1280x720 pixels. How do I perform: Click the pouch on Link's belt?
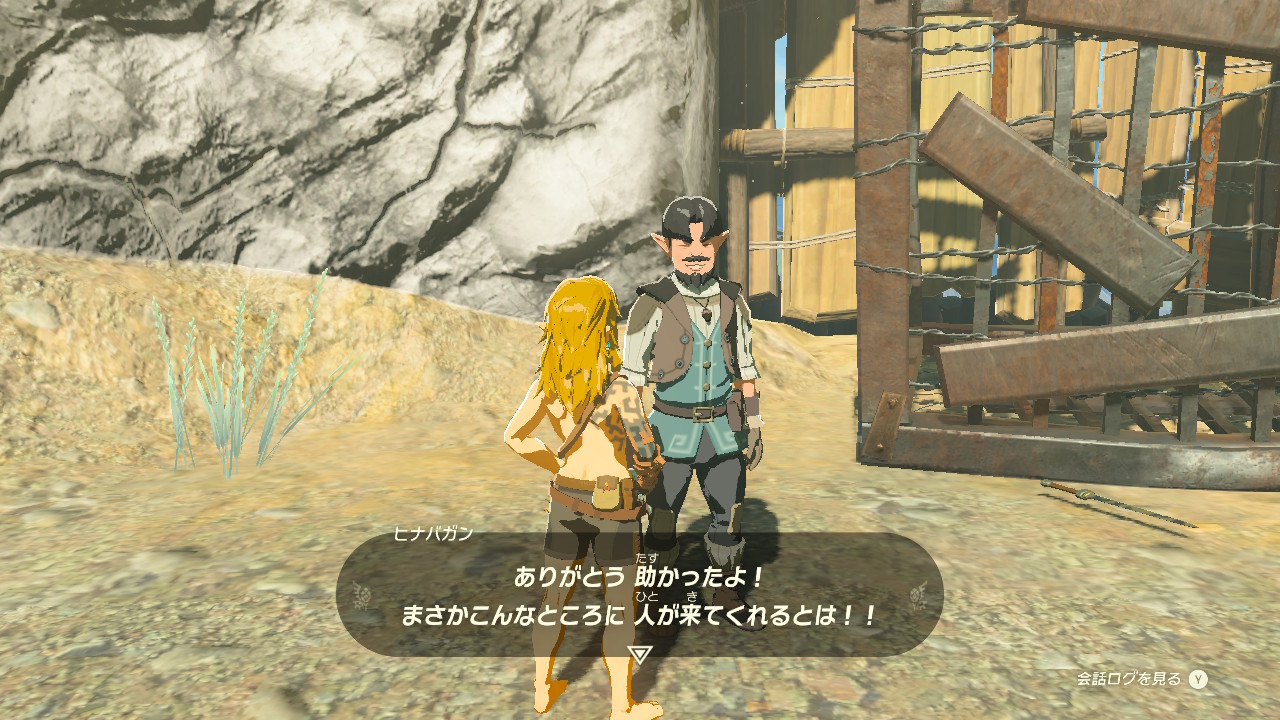[x=607, y=490]
